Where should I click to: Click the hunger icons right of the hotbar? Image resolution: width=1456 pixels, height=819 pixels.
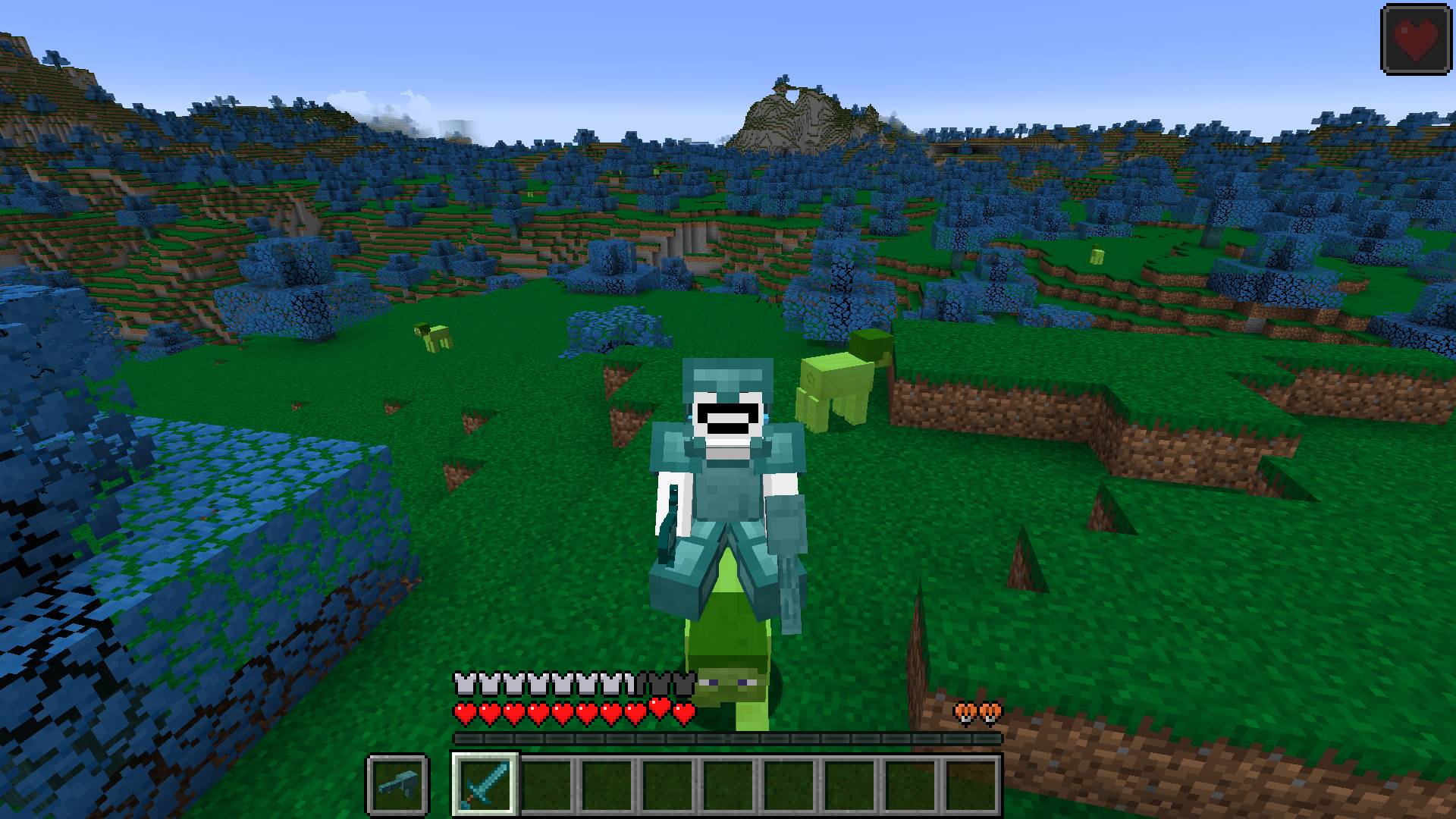(978, 711)
